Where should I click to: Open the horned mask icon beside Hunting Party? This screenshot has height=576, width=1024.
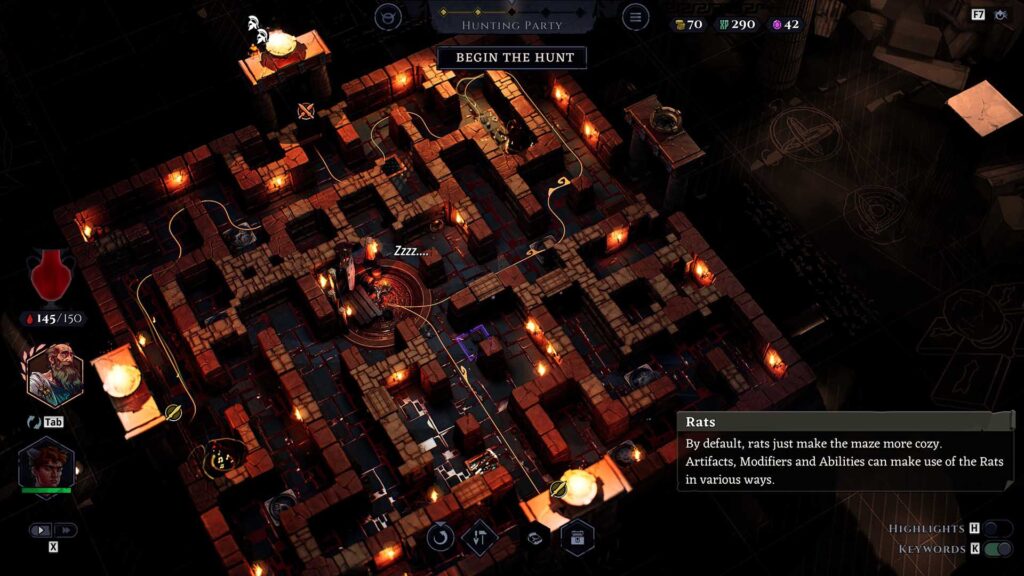[x=388, y=17]
